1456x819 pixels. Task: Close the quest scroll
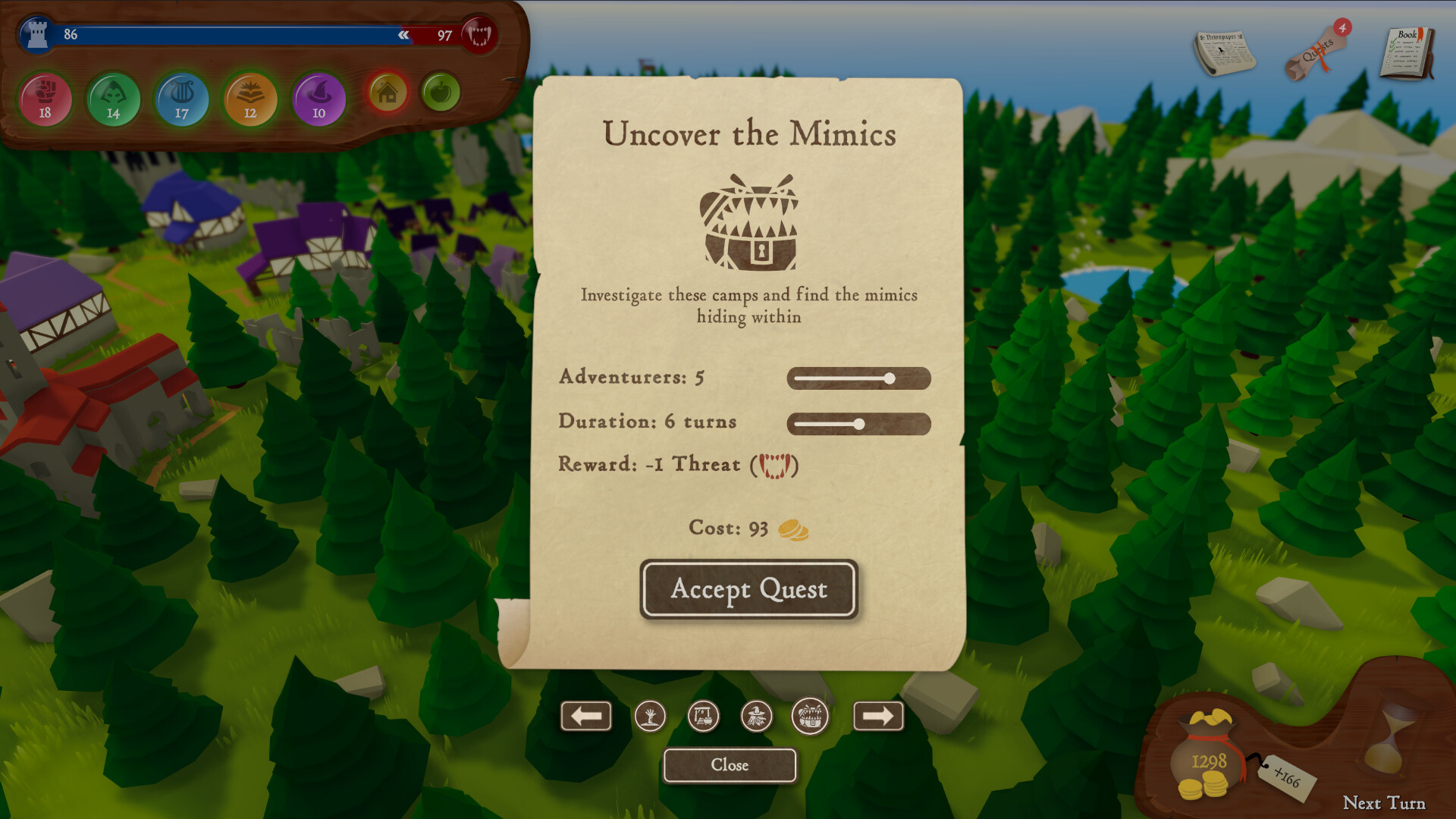[730, 764]
